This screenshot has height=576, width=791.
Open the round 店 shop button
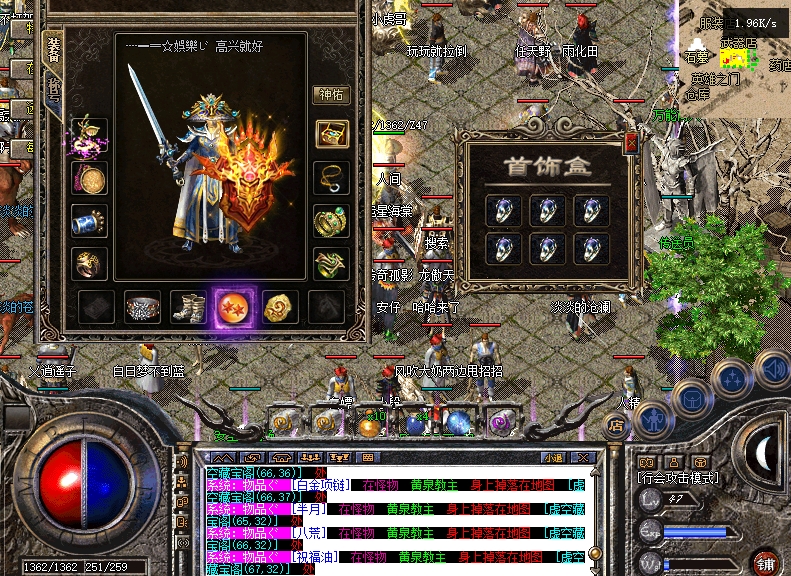click(x=617, y=425)
